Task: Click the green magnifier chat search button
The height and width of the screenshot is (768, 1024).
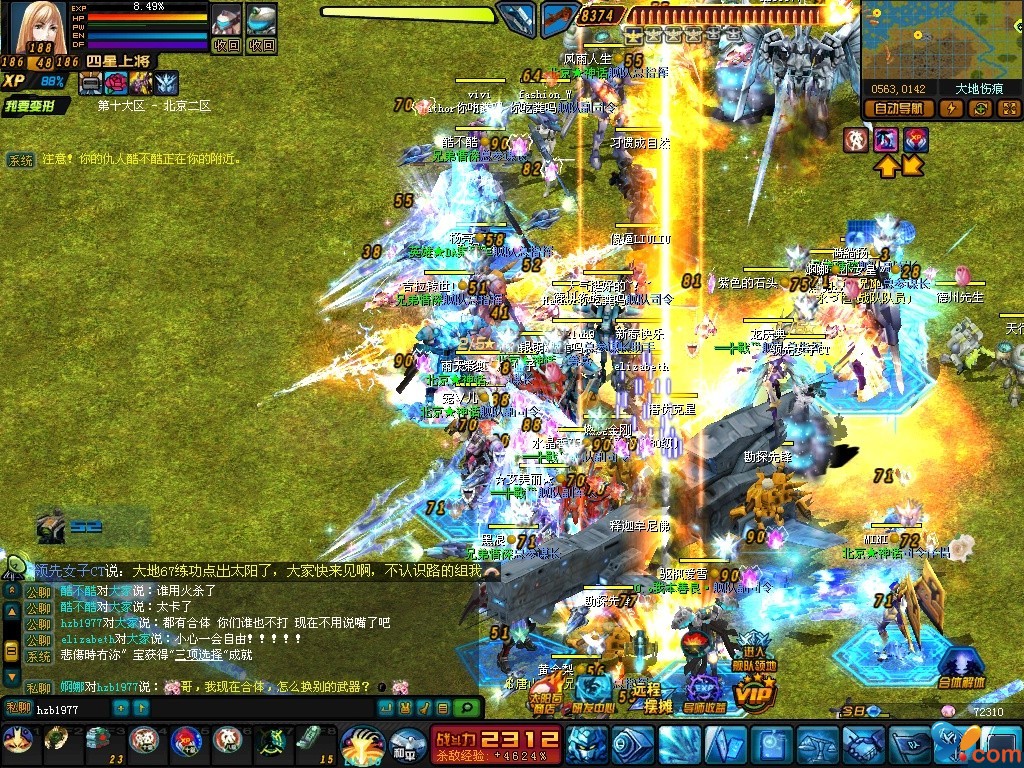Action: pos(466,709)
